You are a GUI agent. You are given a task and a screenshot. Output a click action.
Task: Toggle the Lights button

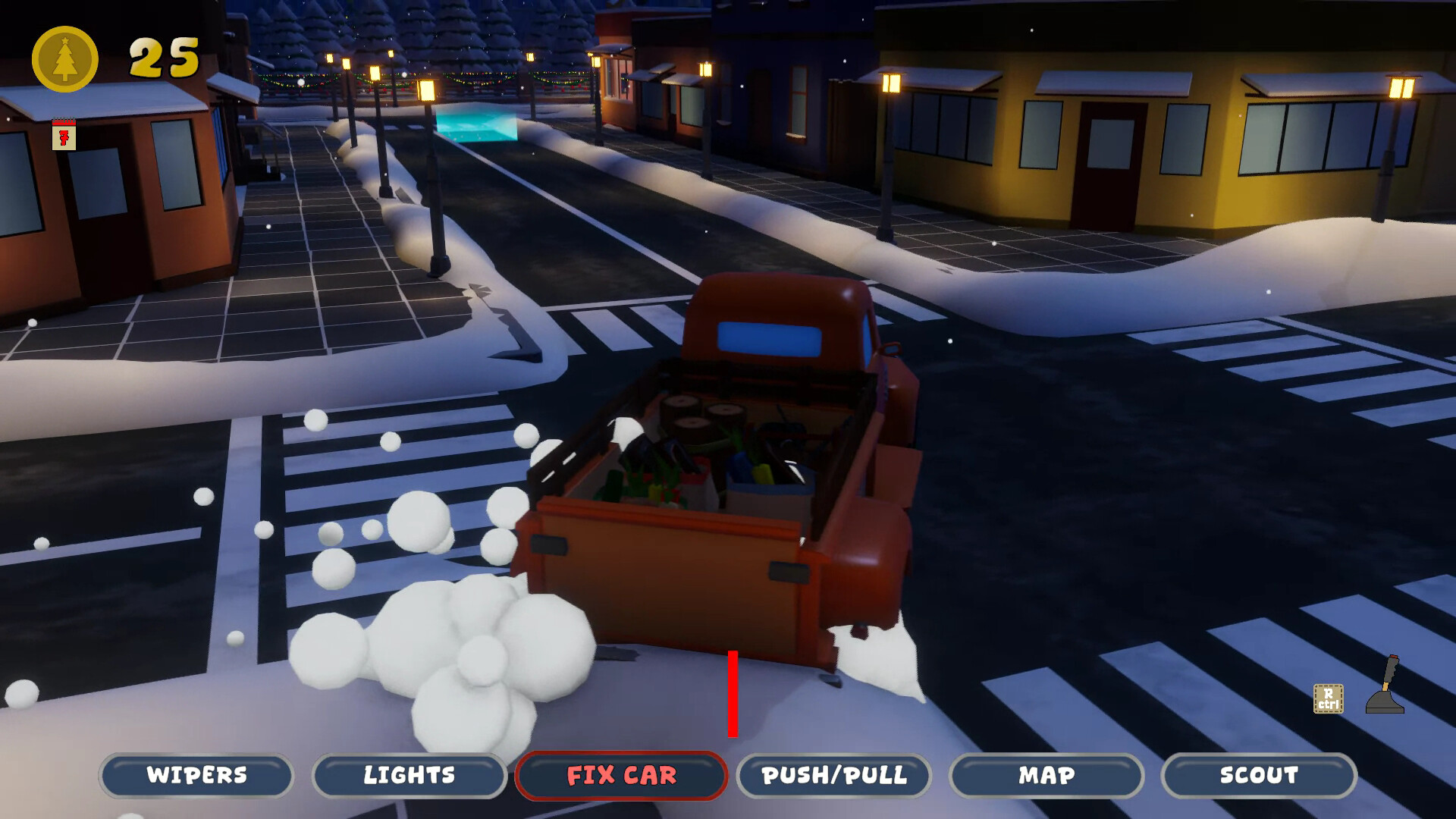coord(409,775)
